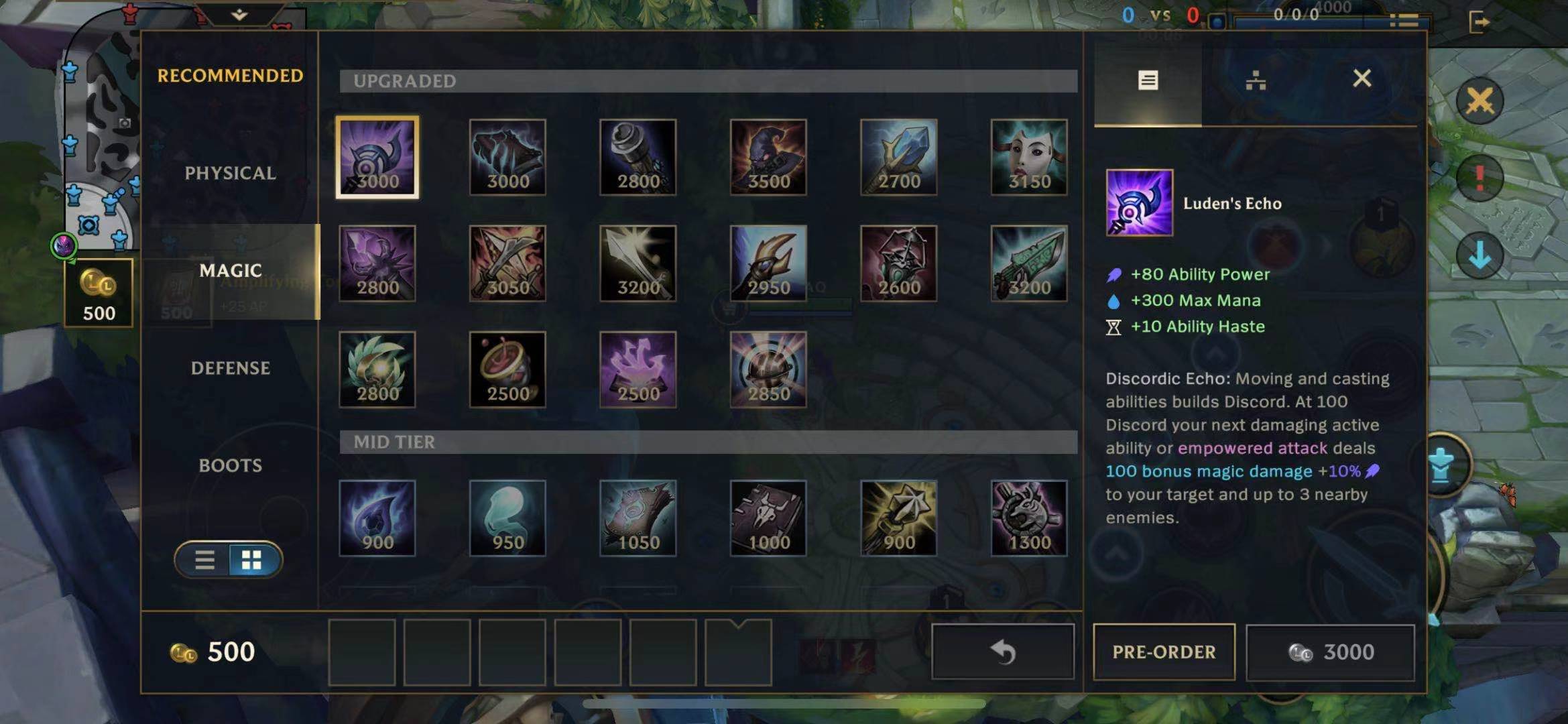
Task: Buy the item for 3000 gold
Action: [1331, 652]
